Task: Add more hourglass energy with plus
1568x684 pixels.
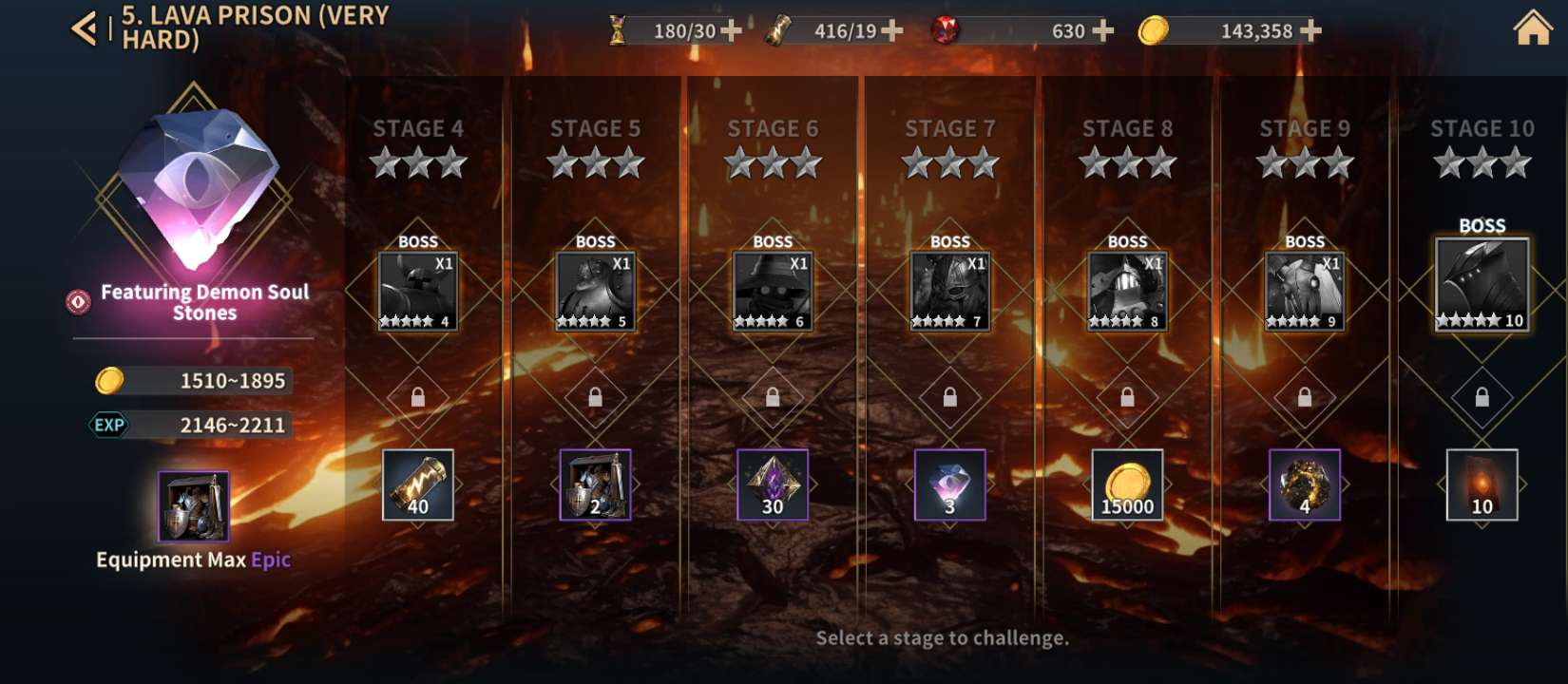Action: (x=731, y=31)
